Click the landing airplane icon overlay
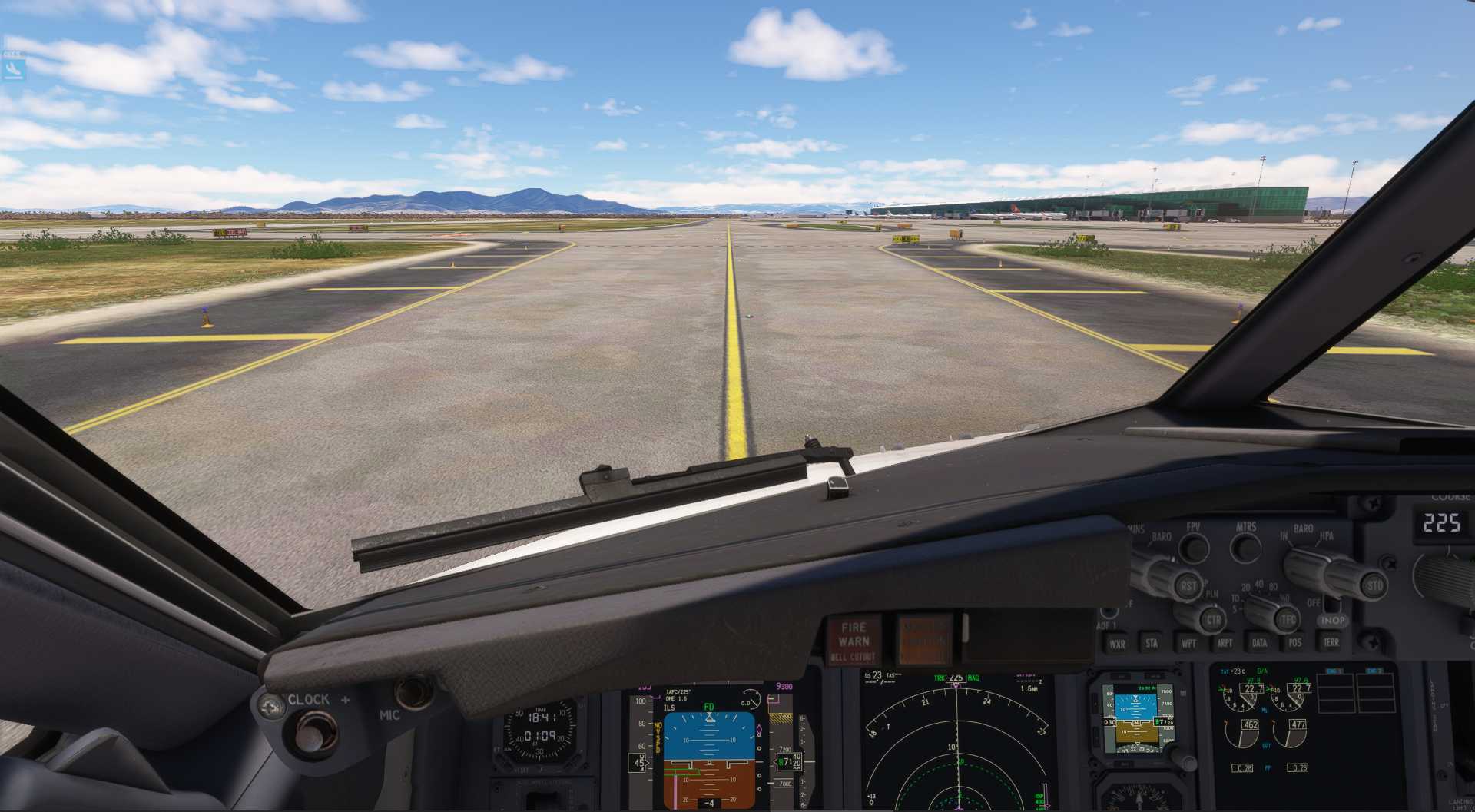 pyautogui.click(x=12, y=71)
